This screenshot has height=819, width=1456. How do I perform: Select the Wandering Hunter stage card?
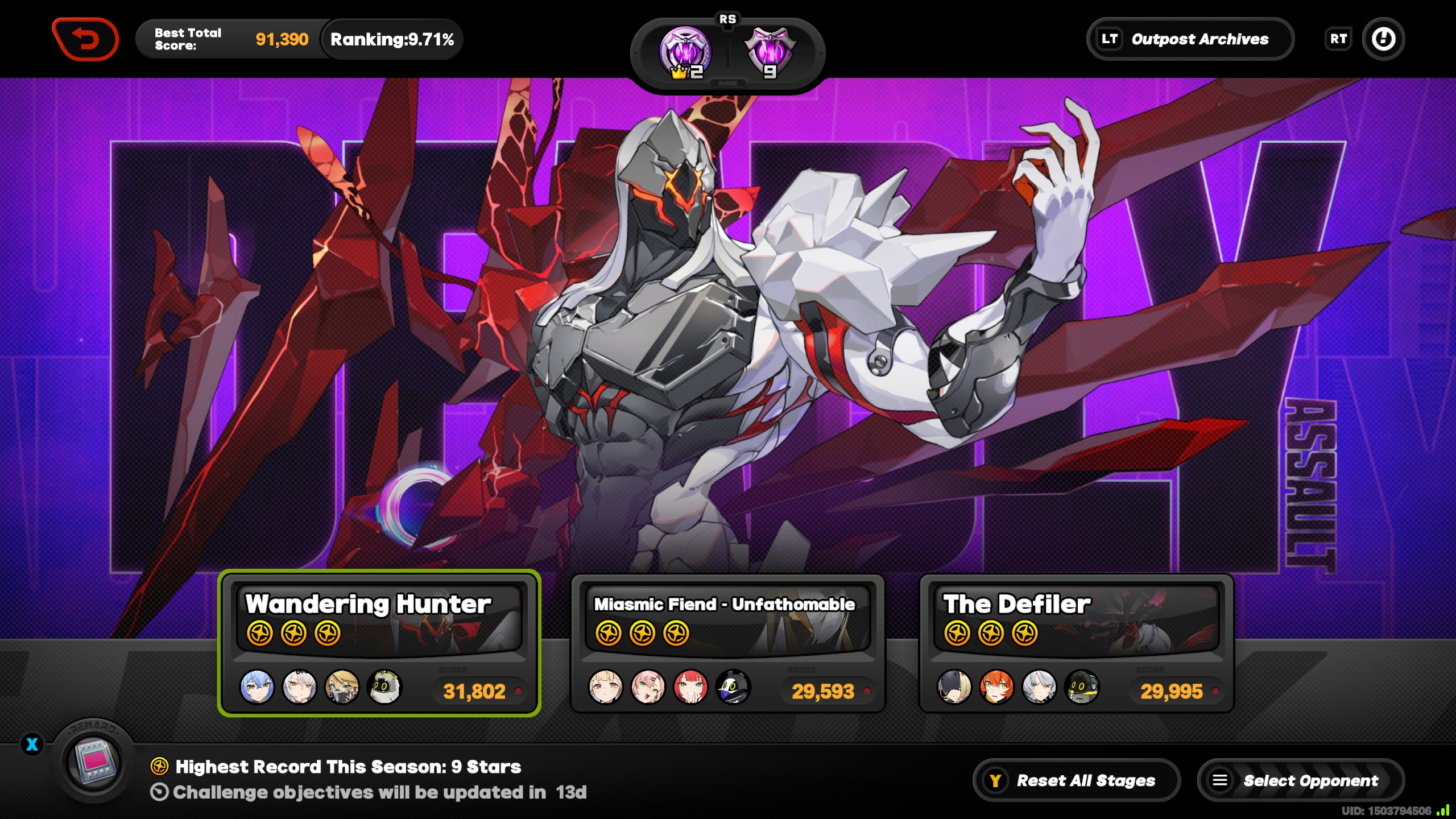379,643
